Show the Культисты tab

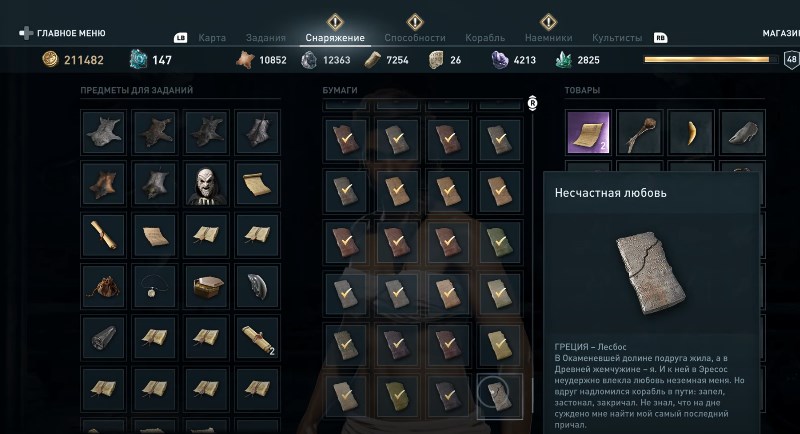617,38
